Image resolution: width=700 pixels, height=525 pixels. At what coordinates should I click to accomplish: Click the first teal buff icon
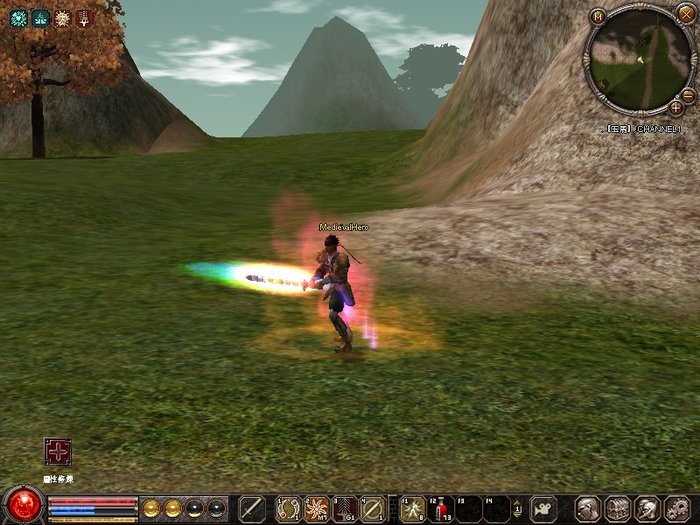(18, 18)
